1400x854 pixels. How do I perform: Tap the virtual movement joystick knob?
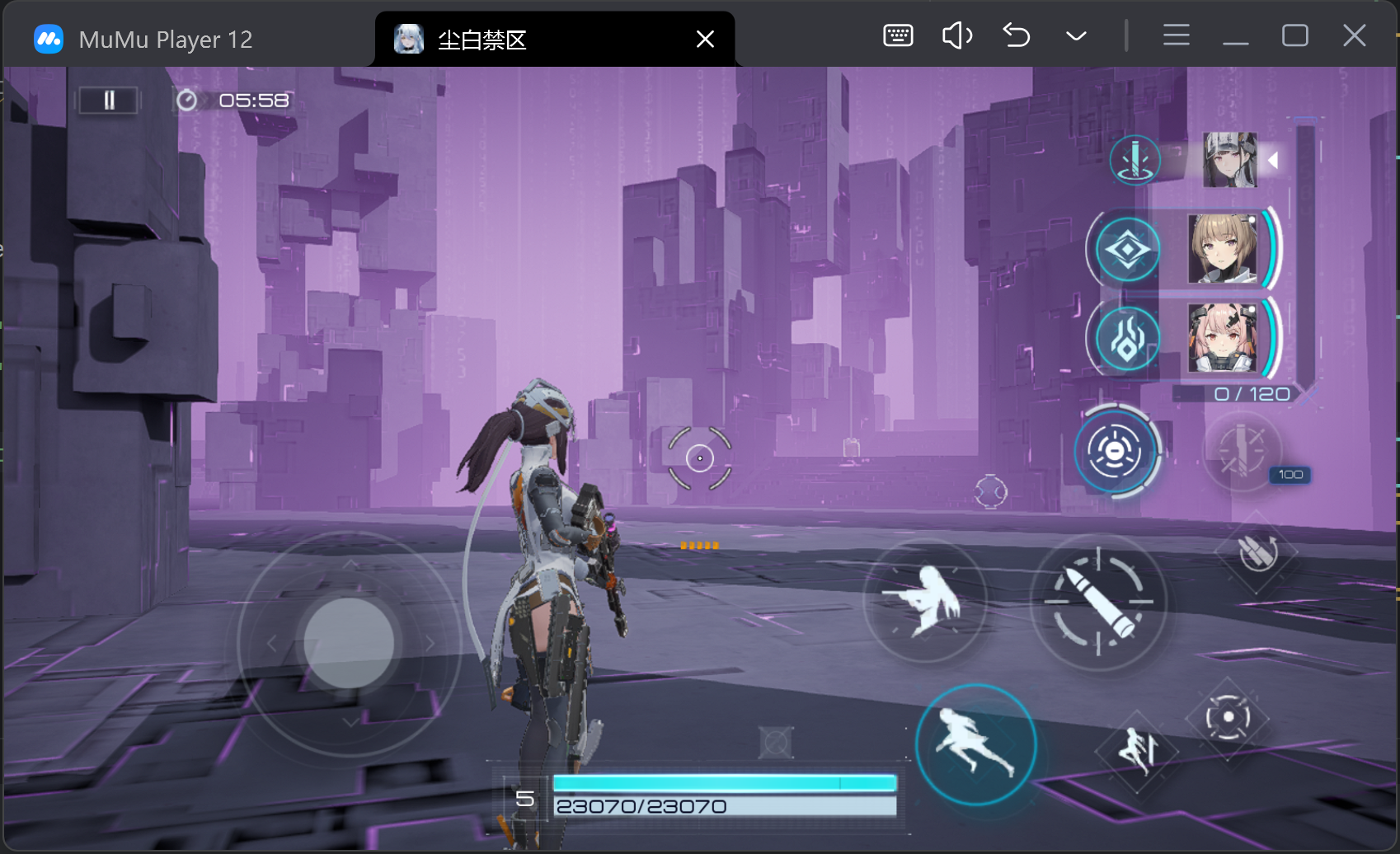pyautogui.click(x=349, y=643)
